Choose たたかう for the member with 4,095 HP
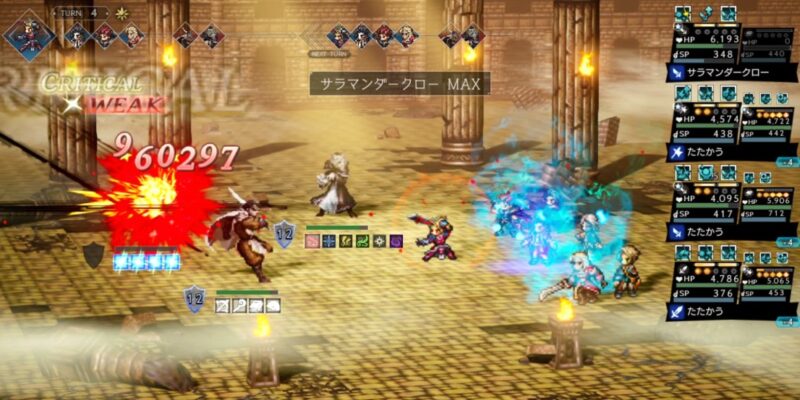 (722, 230)
